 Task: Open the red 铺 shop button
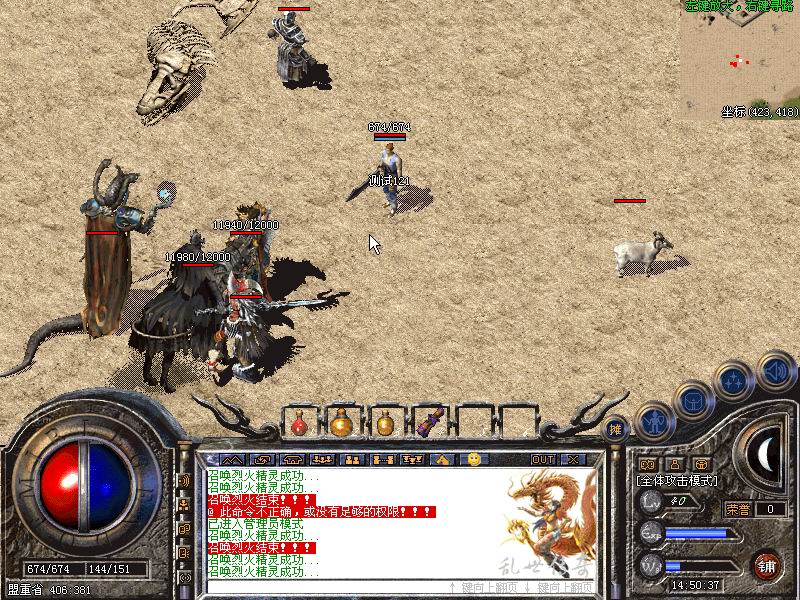(x=766, y=565)
